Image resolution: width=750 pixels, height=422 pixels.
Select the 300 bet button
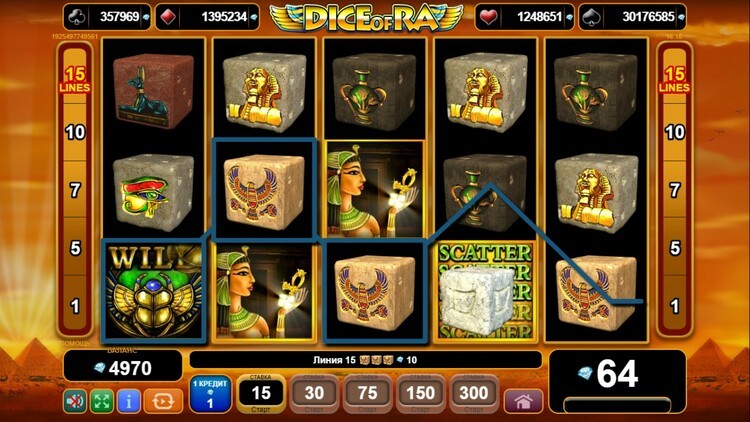pos(474,395)
